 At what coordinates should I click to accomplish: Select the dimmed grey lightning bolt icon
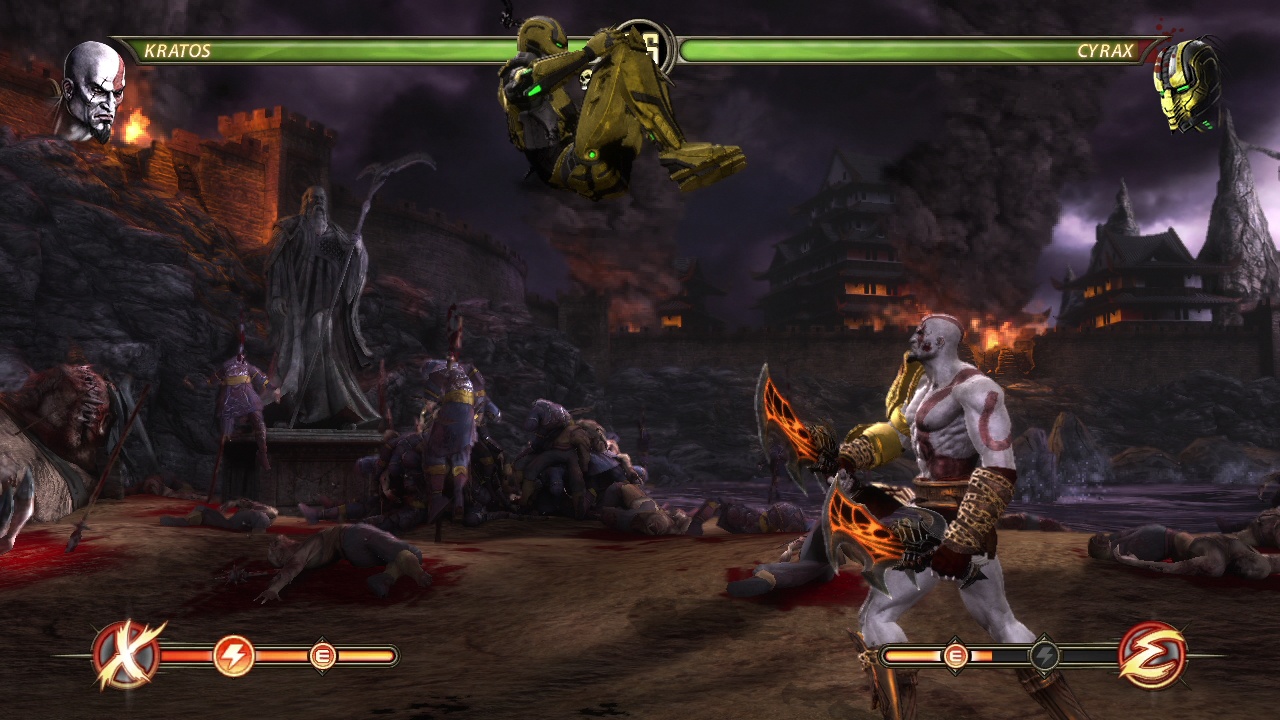tap(1044, 656)
